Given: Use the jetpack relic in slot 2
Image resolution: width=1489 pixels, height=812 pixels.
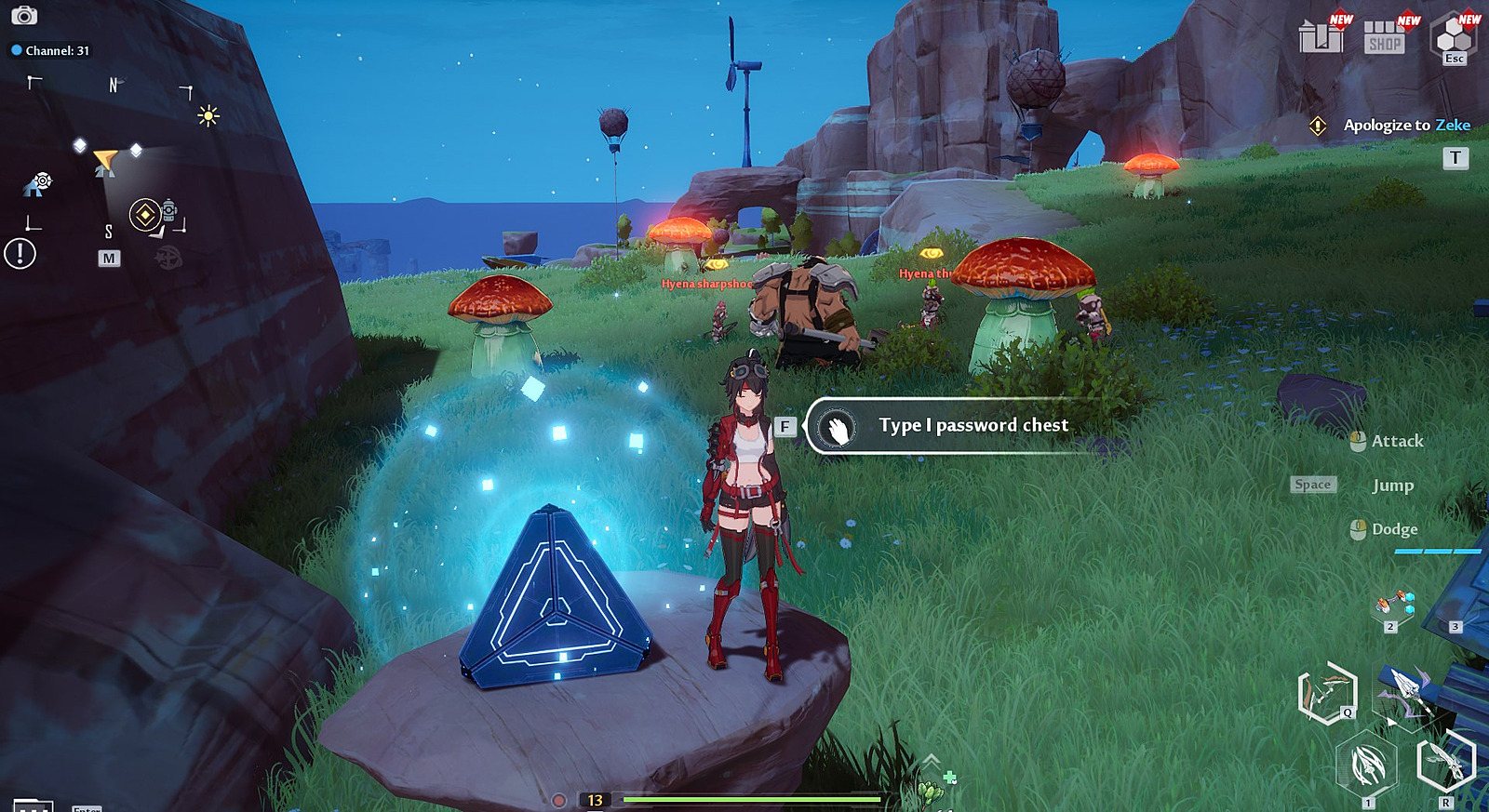Looking at the screenshot, I should 1393,606.
